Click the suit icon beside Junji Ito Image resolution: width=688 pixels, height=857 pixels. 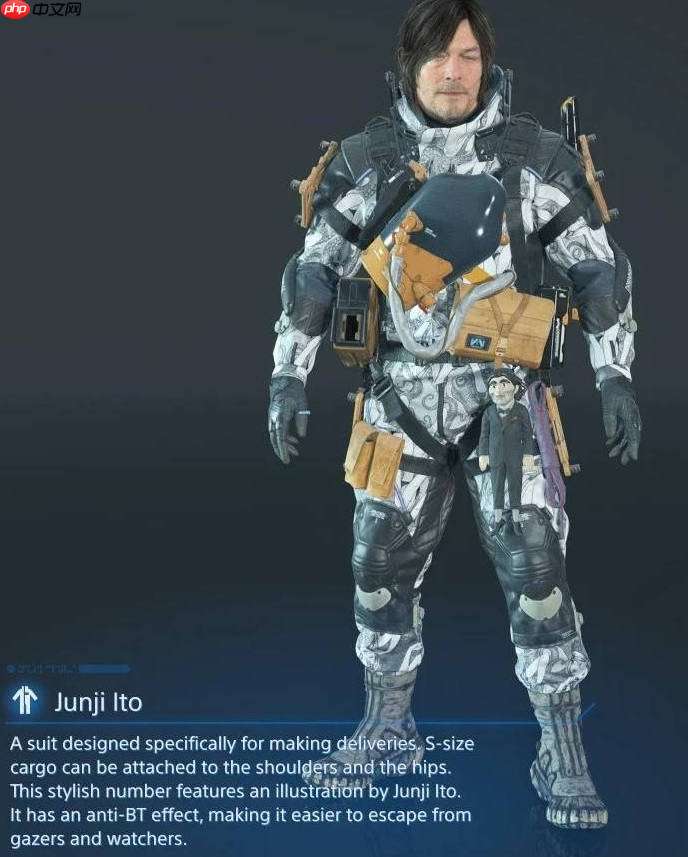click(25, 701)
